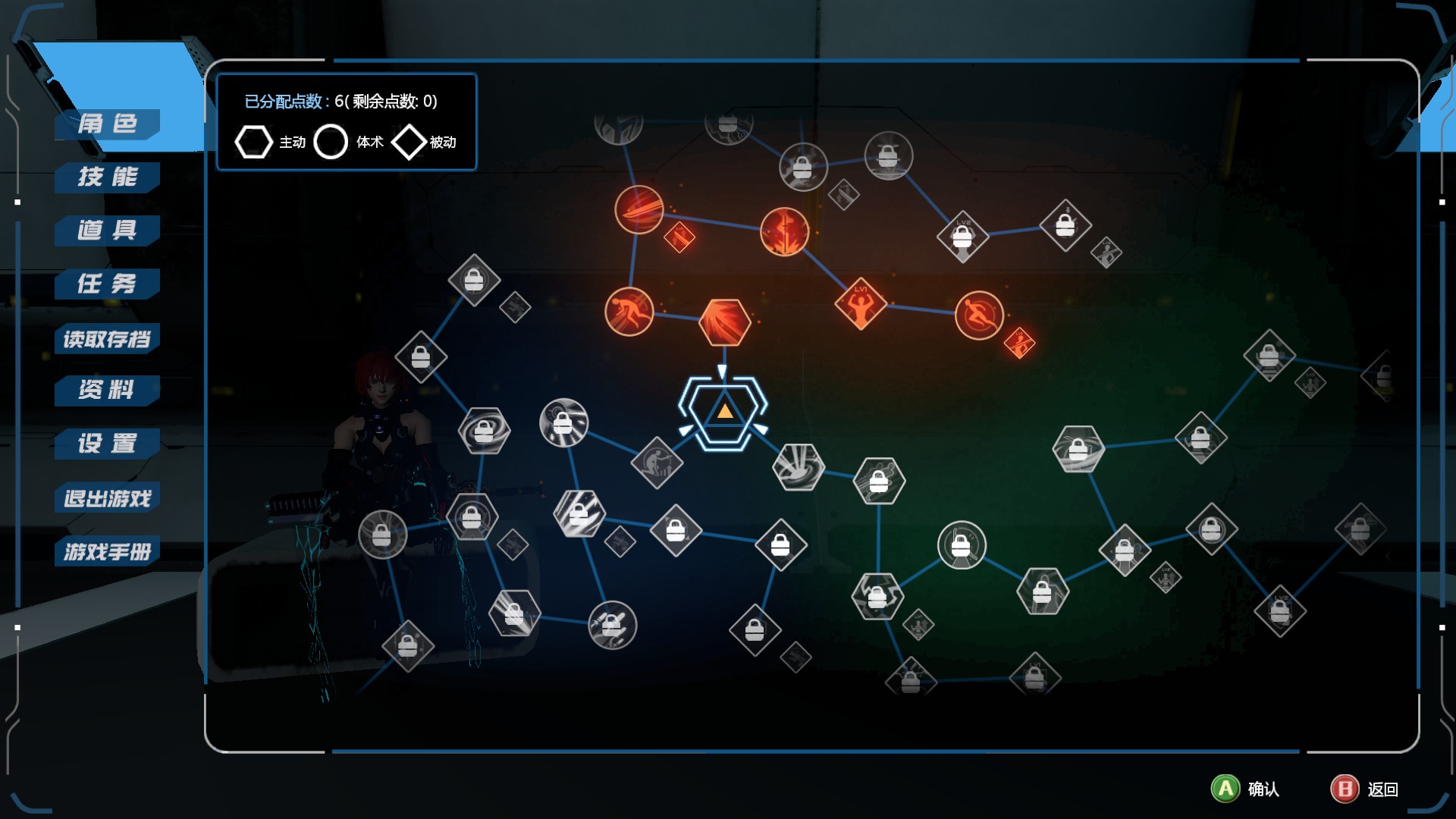Show the 任务 missions list
Image resolution: width=1456 pixels, height=819 pixels.
[108, 284]
